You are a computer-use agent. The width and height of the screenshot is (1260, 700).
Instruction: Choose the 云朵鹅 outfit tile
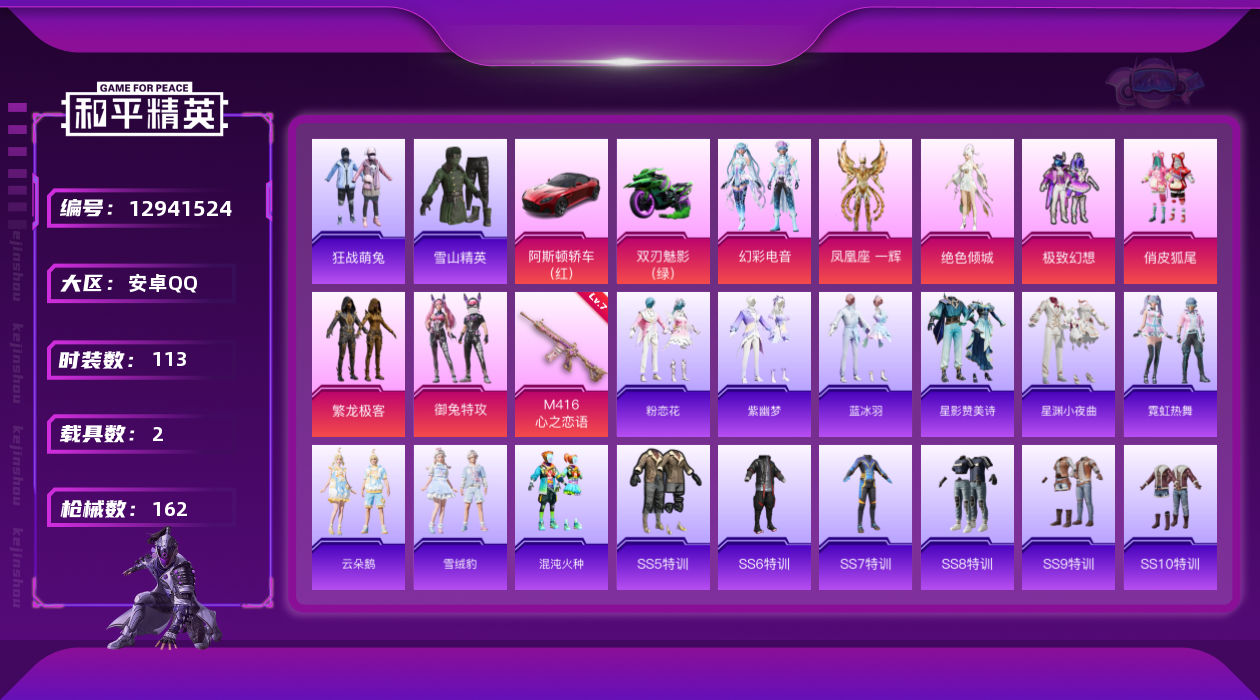pos(358,517)
